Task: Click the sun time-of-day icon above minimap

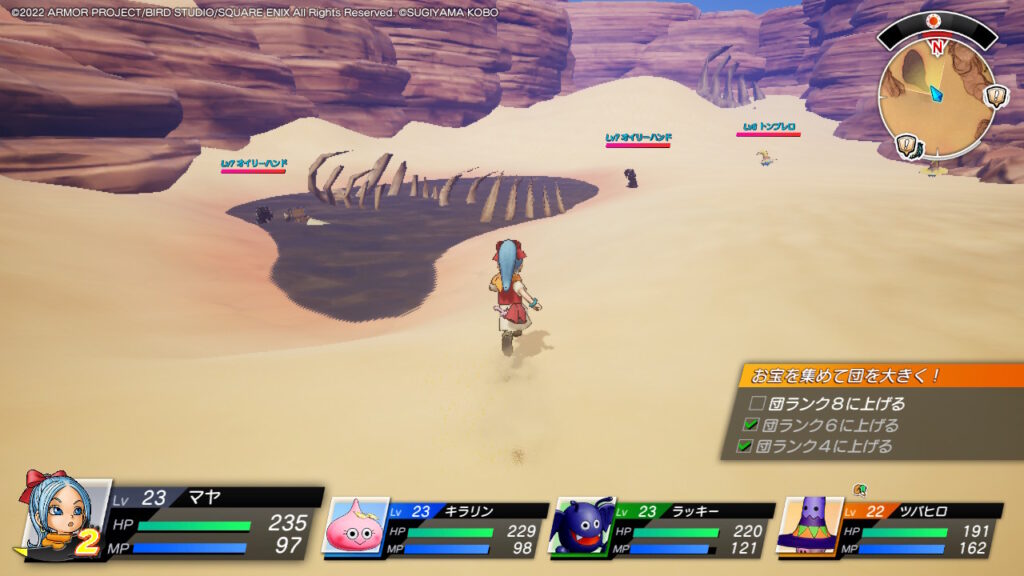Action: (x=934, y=20)
